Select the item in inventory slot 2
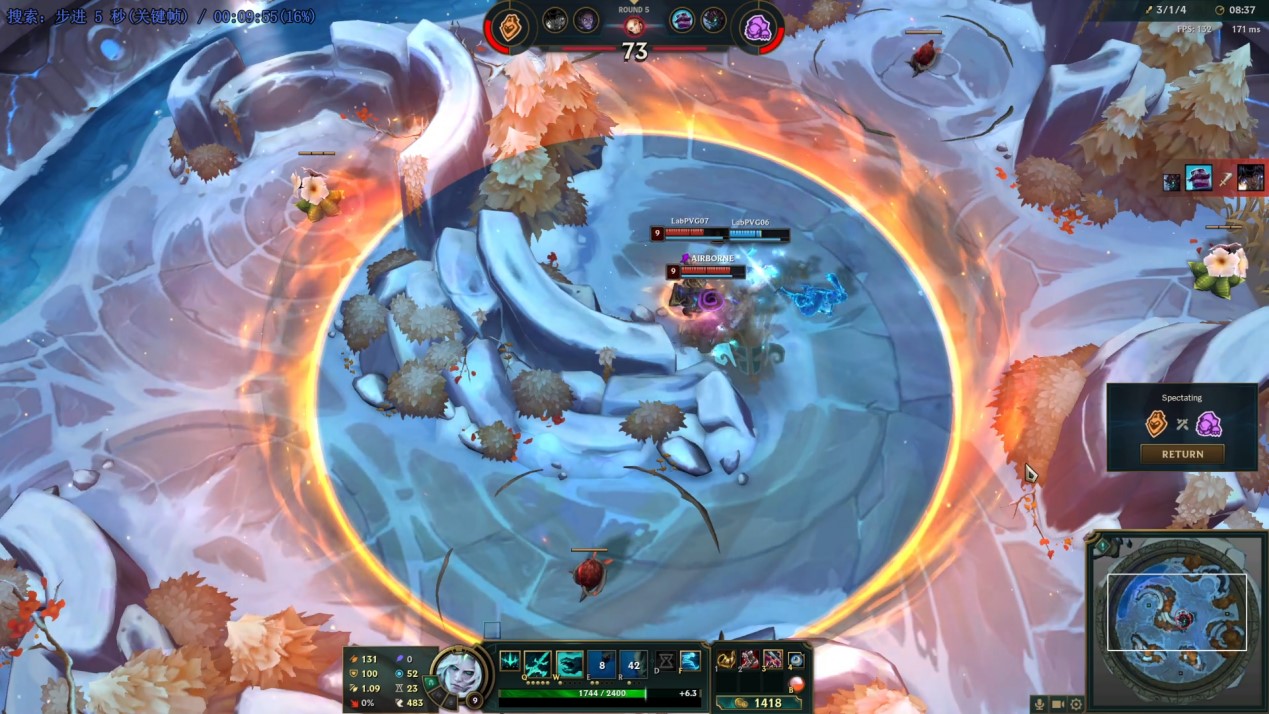This screenshot has width=1269, height=714. coord(749,660)
